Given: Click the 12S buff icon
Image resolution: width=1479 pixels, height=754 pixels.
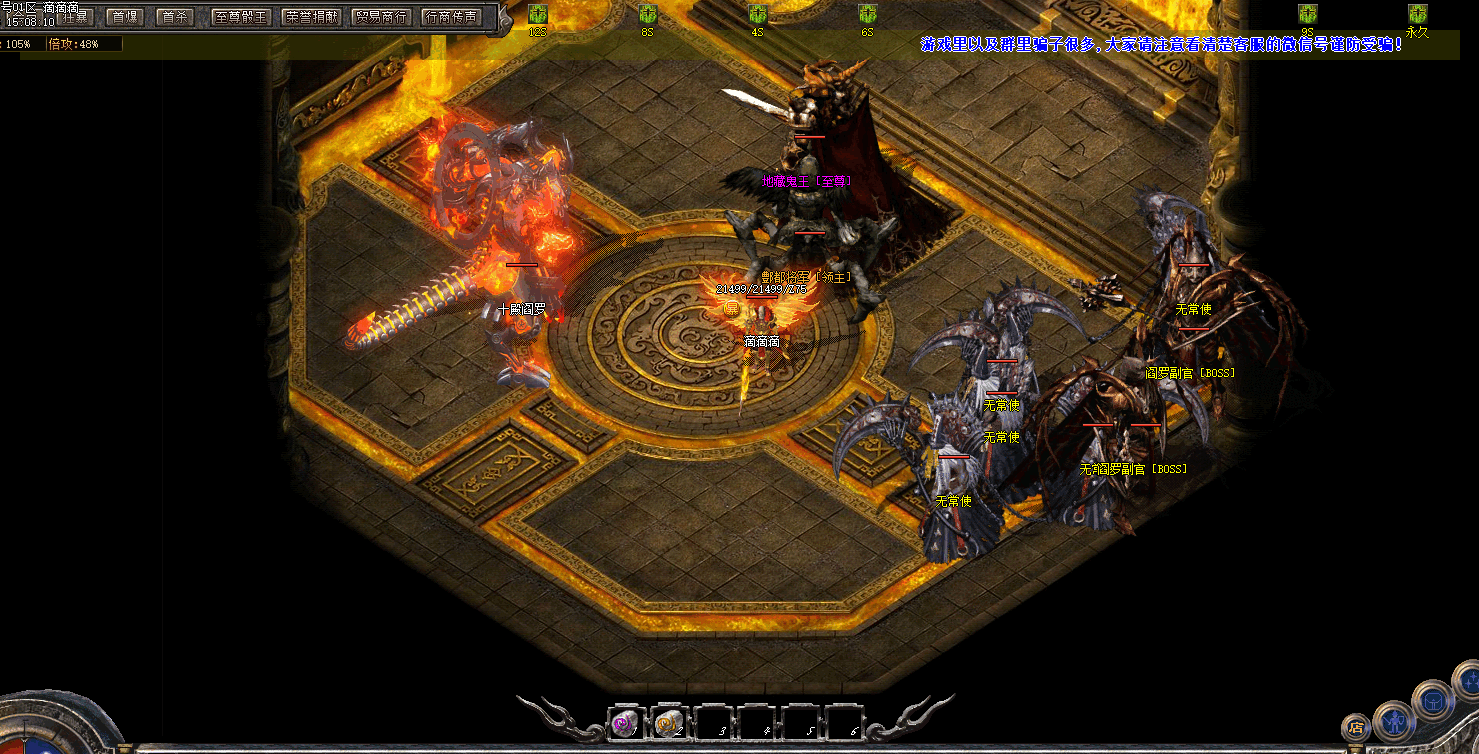Looking at the screenshot, I should click(538, 14).
